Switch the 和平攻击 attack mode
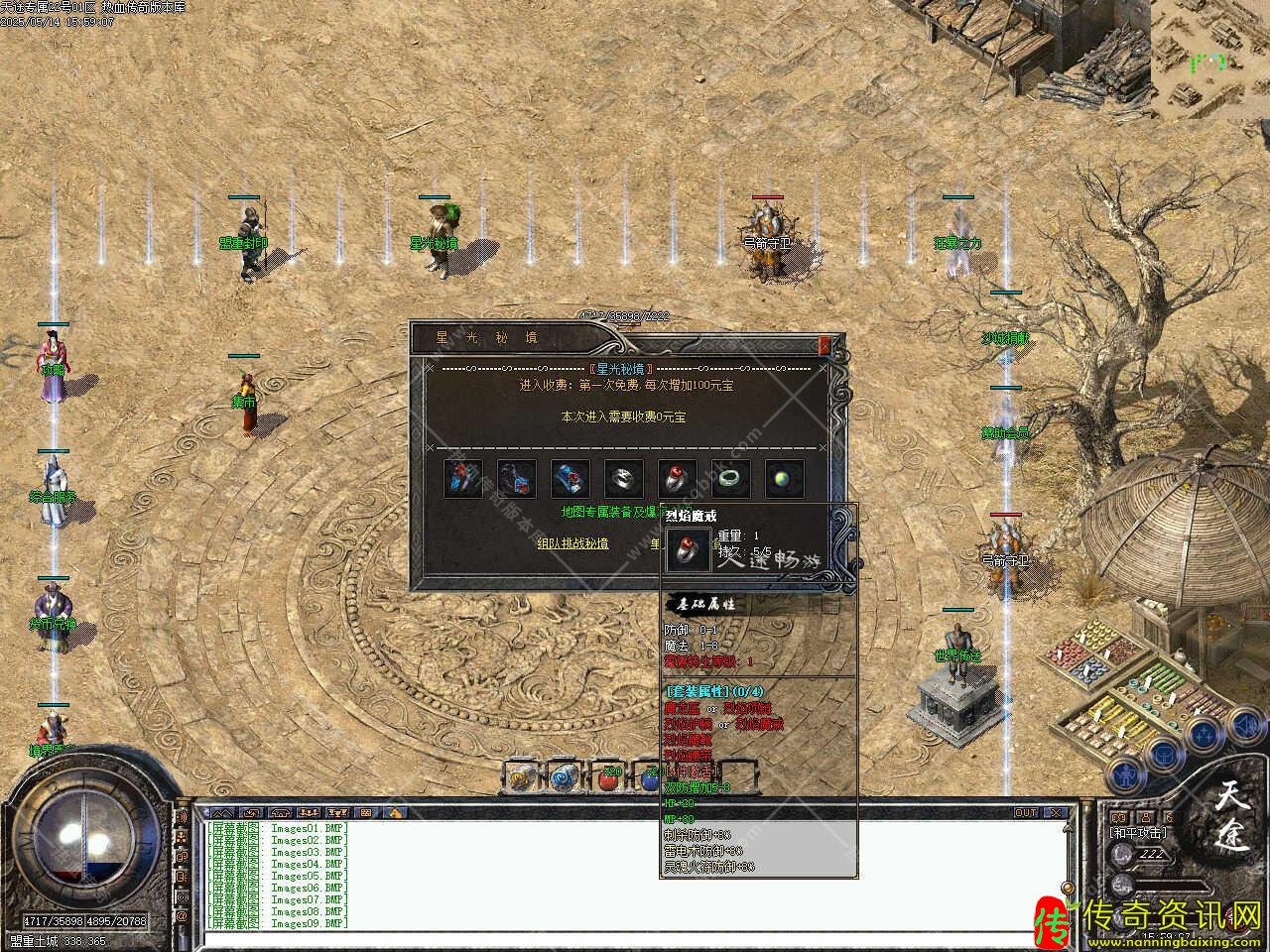Image resolution: width=1270 pixels, height=952 pixels. [x=1137, y=833]
